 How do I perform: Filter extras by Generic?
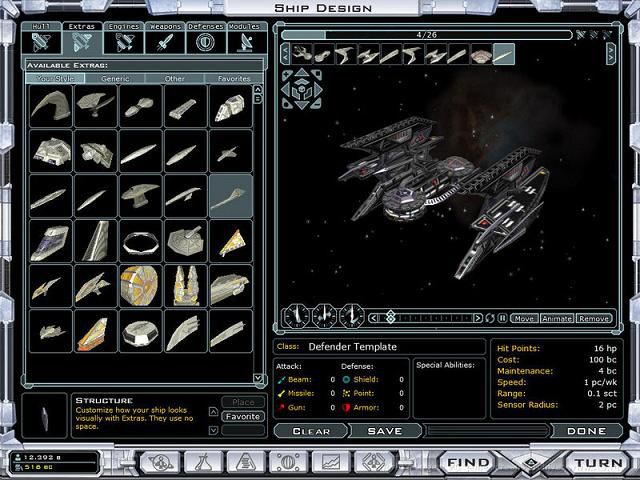115,78
